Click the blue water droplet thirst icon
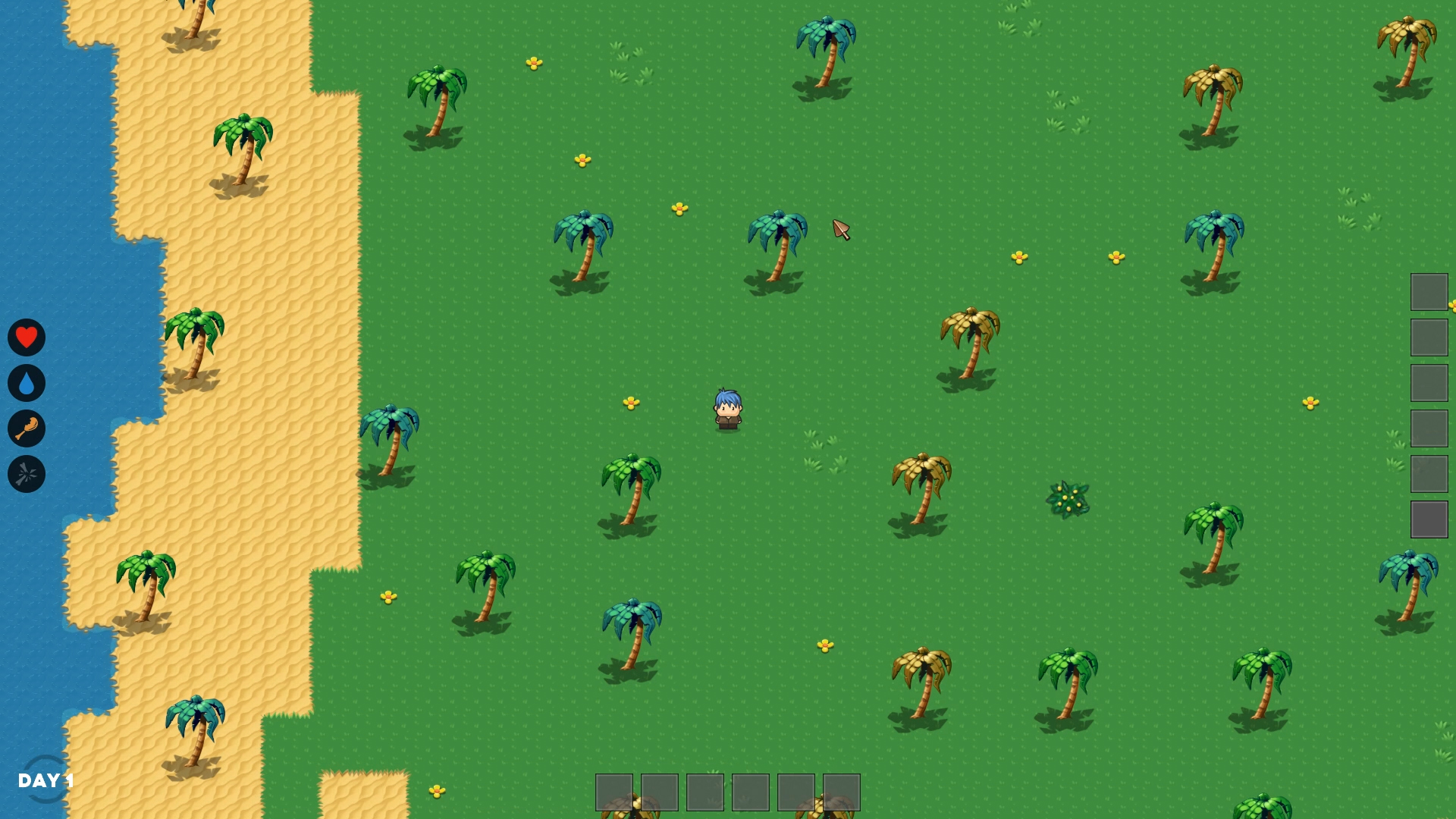 tap(26, 383)
